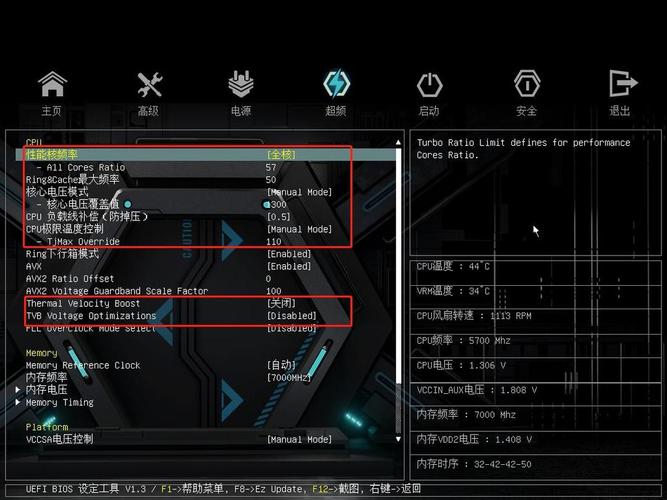
Task: Open the 核心电压模式 dropdown
Action: click(300, 192)
